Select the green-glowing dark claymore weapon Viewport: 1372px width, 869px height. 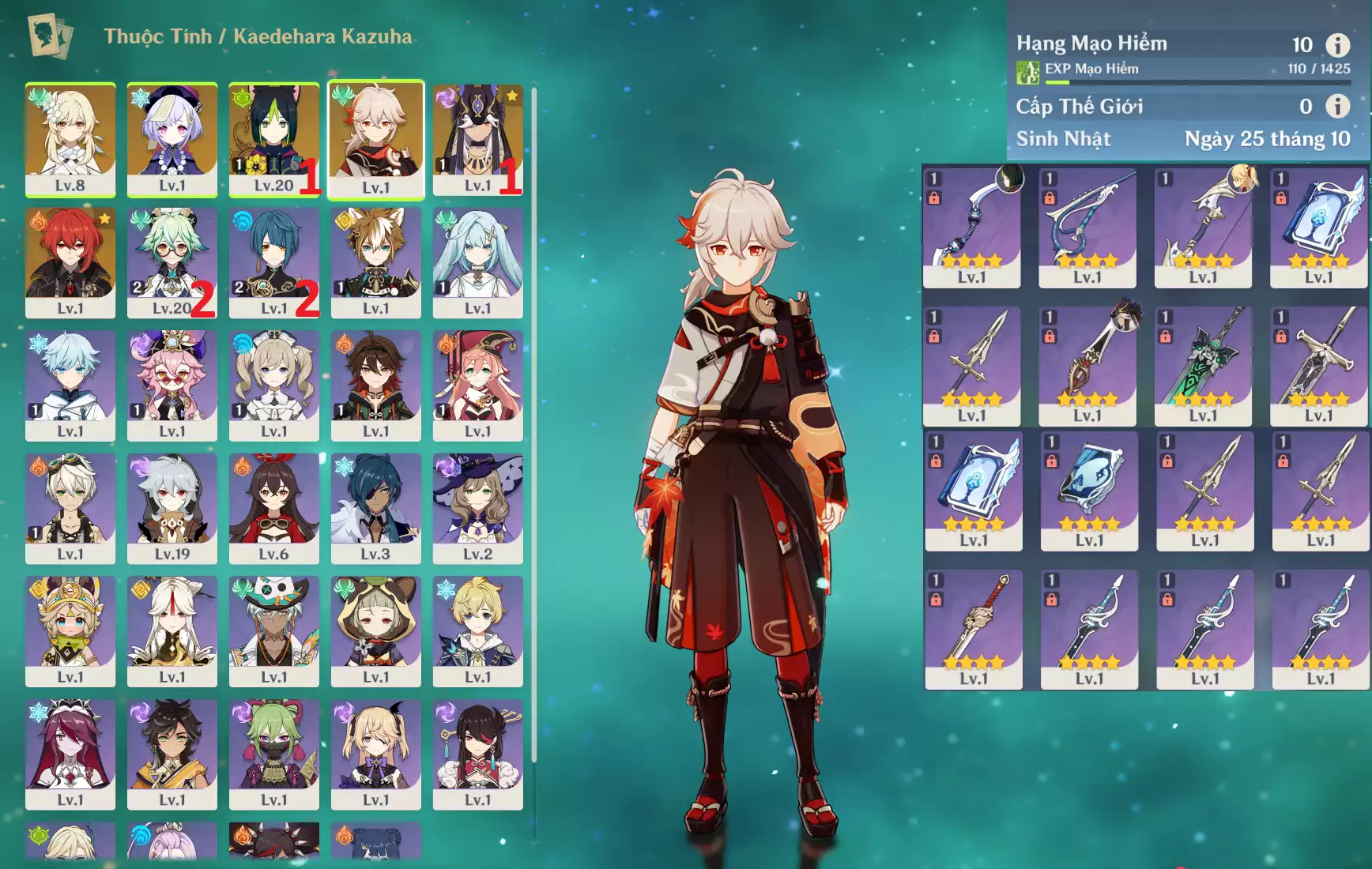(1203, 367)
